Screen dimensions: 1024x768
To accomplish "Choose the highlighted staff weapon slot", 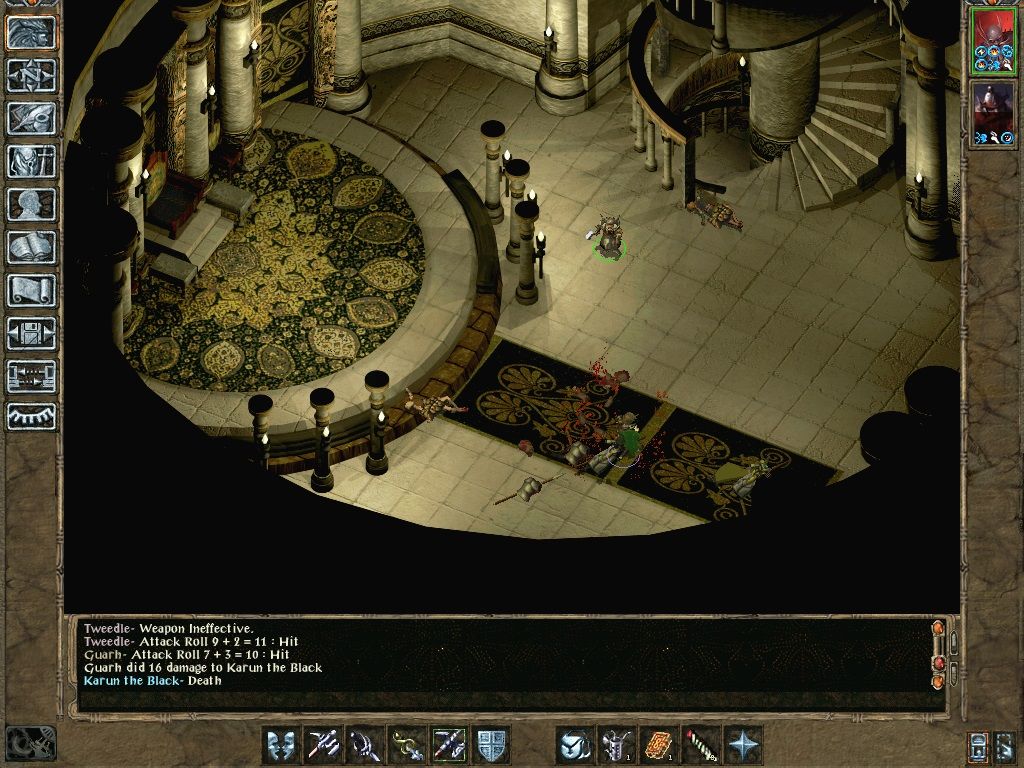I will [x=449, y=745].
